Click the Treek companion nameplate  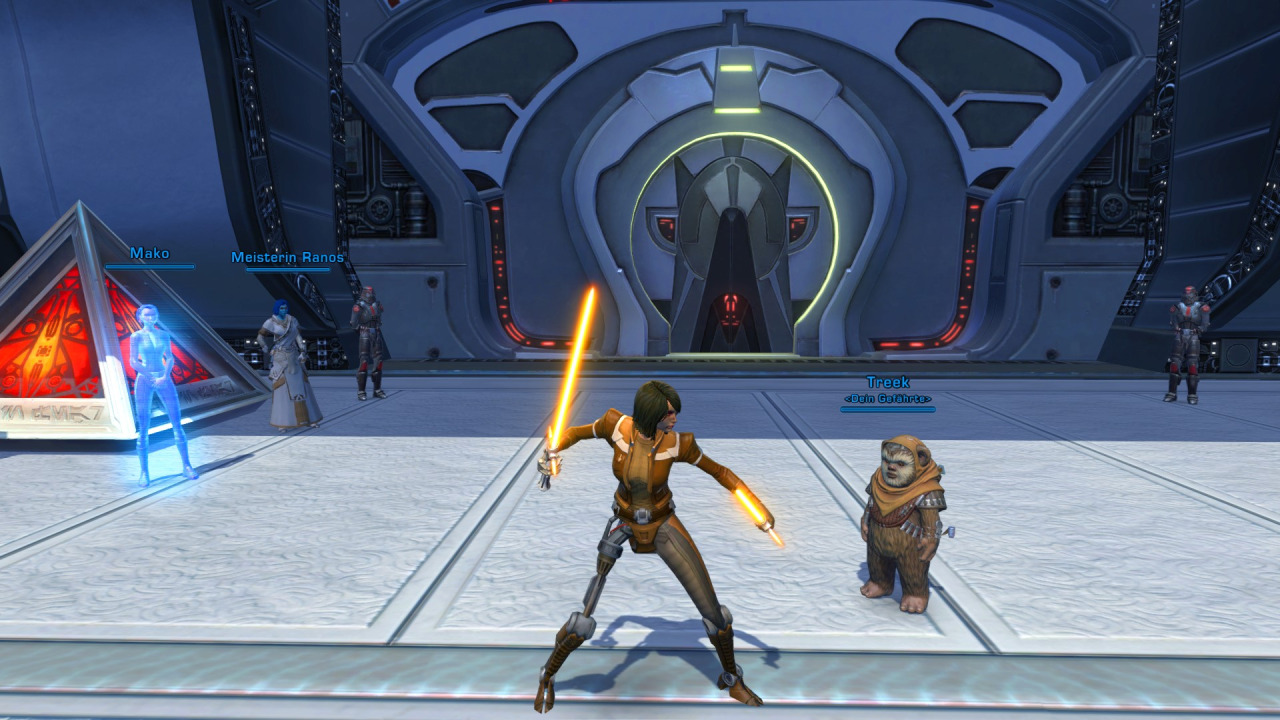point(887,383)
